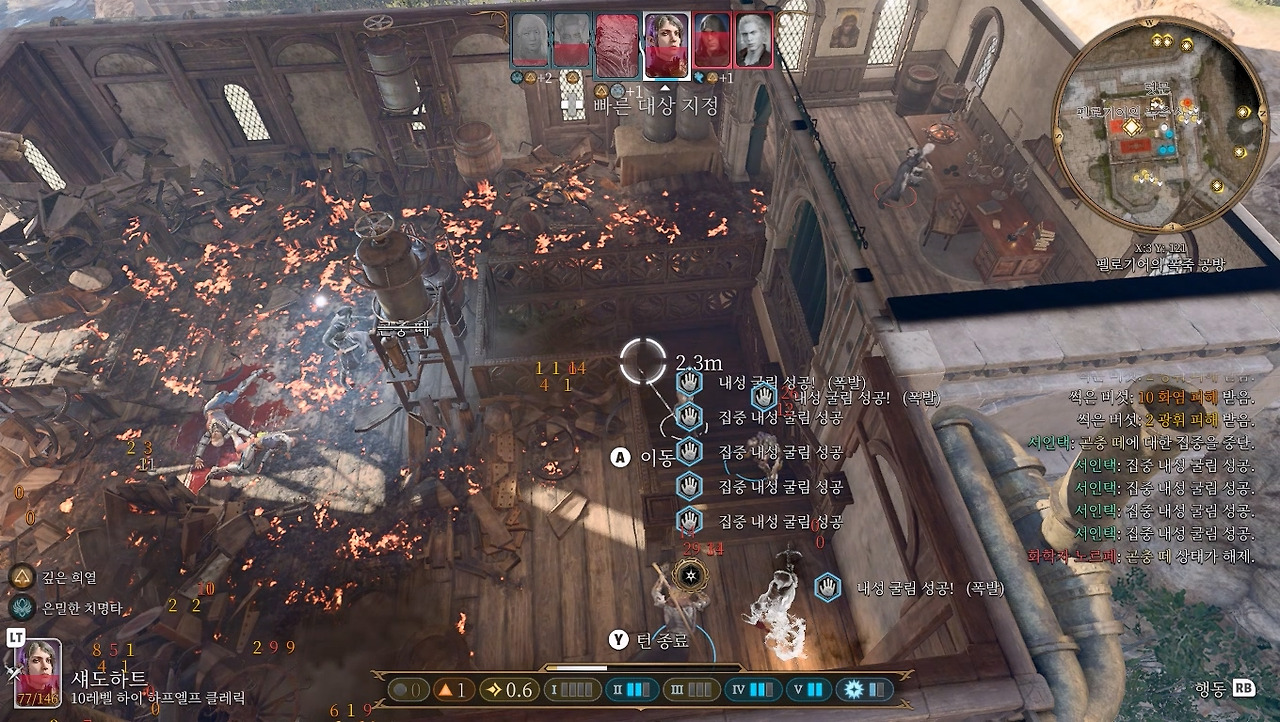The image size is (1280, 722).
Task: Open the circular minimap
Action: coord(1161,123)
